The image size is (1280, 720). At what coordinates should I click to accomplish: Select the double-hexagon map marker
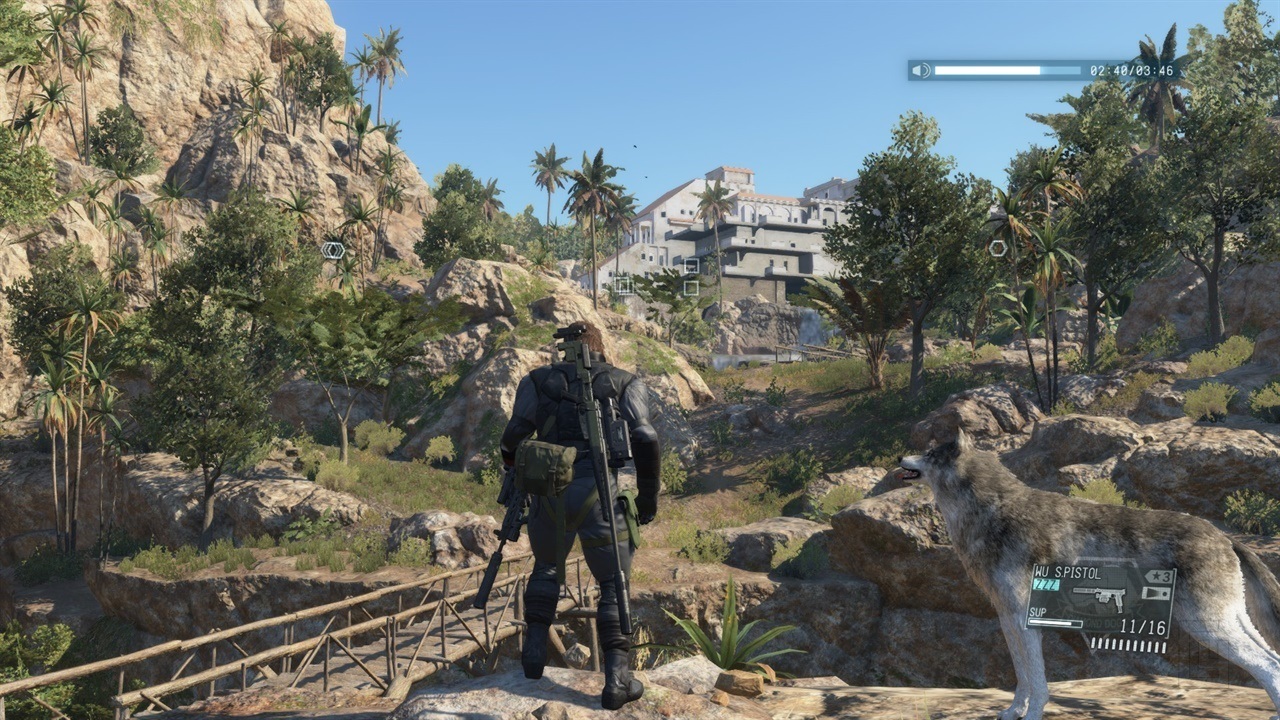click(x=332, y=250)
